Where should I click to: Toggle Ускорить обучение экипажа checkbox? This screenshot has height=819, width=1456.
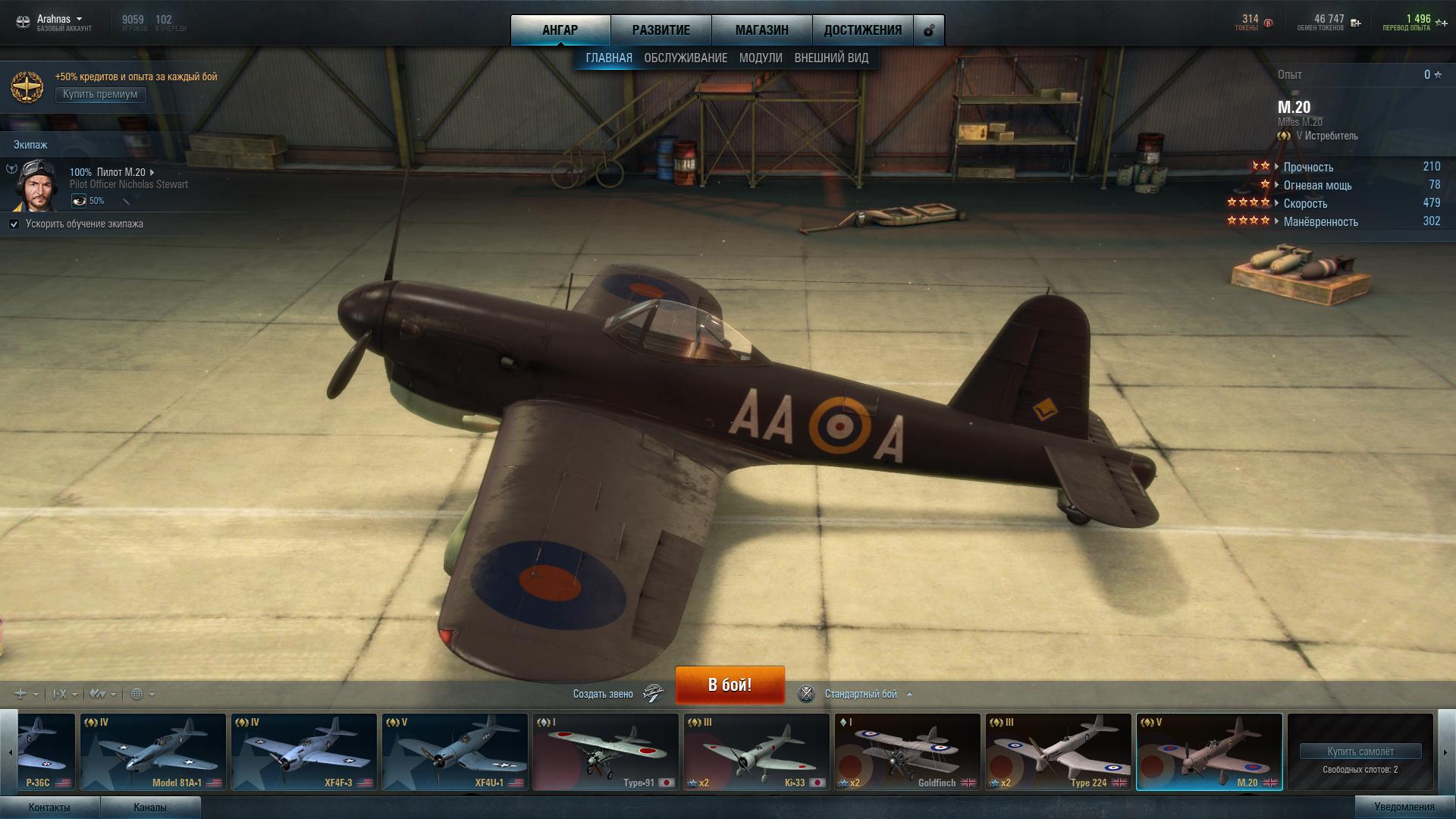14,224
